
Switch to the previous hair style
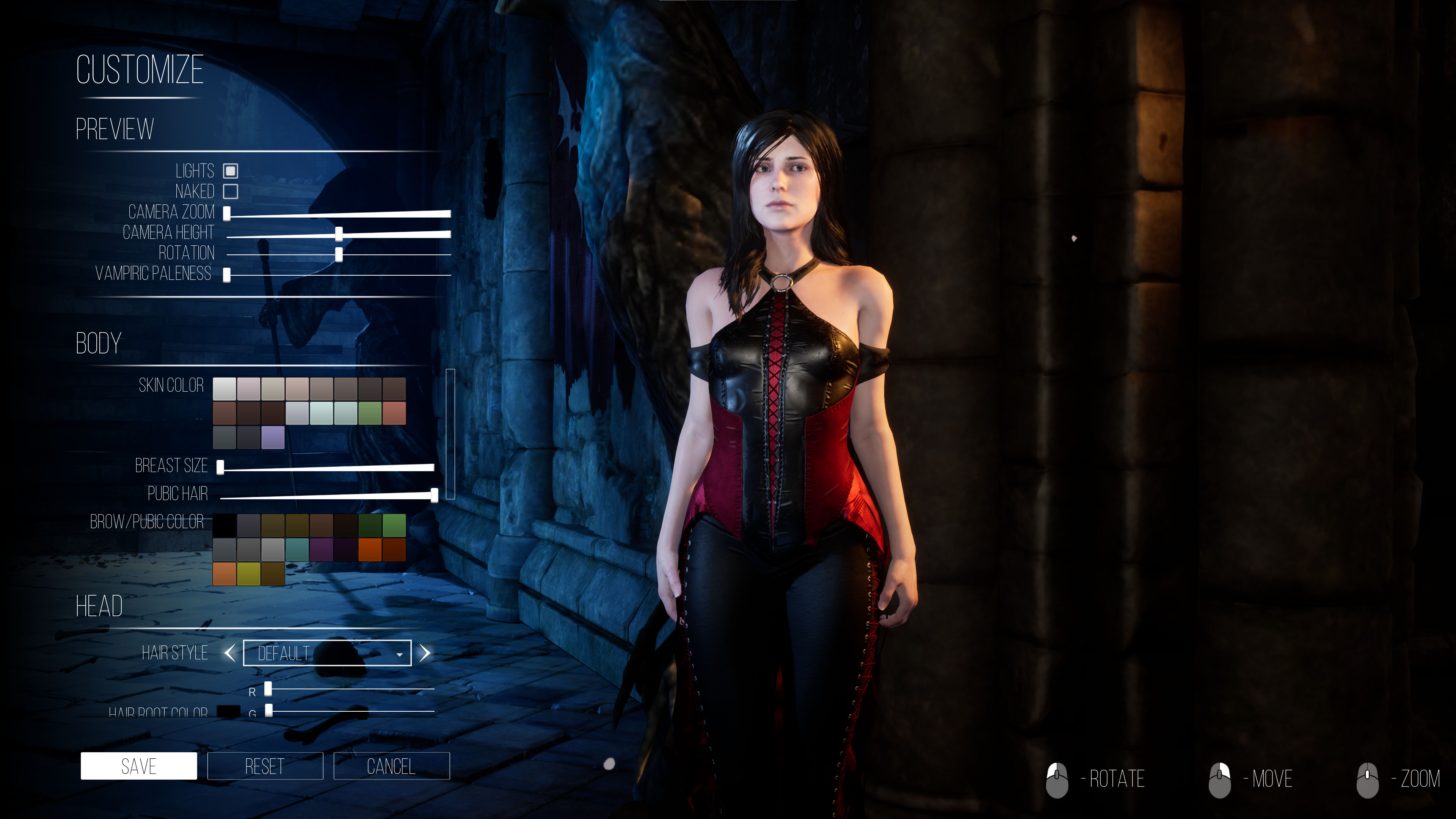229,653
